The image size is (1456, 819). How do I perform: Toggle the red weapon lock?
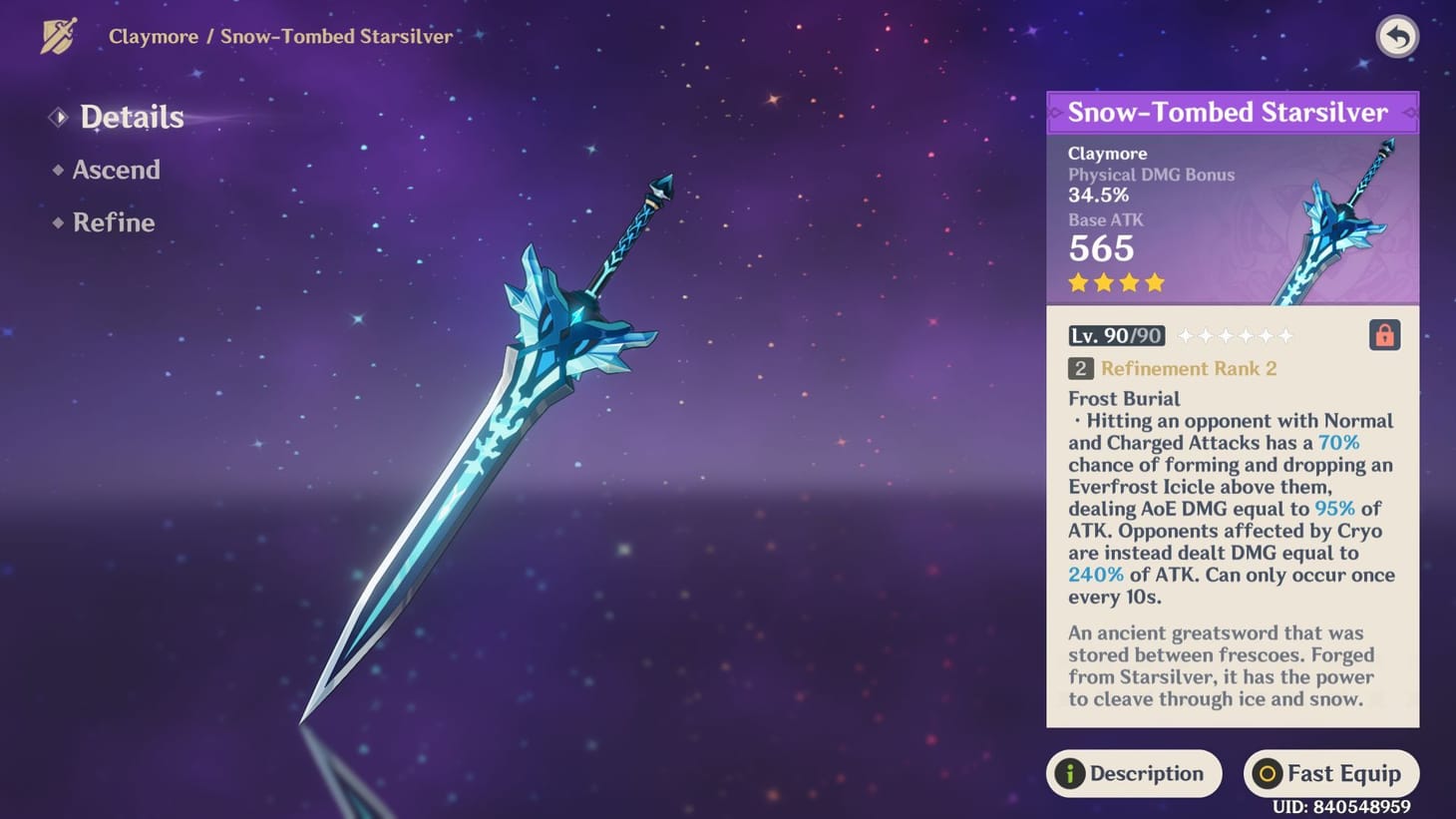coord(1384,335)
